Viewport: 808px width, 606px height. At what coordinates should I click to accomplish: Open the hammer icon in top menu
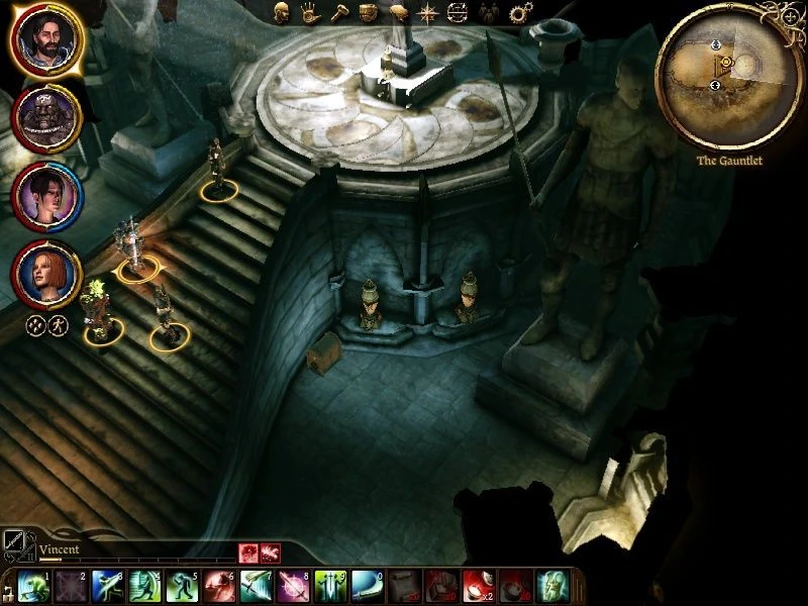[x=339, y=13]
